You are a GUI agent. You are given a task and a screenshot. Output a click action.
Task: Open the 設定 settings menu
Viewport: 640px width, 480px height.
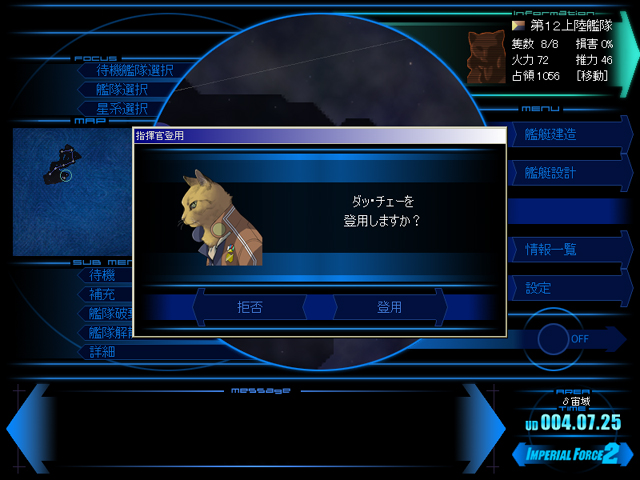(565, 287)
